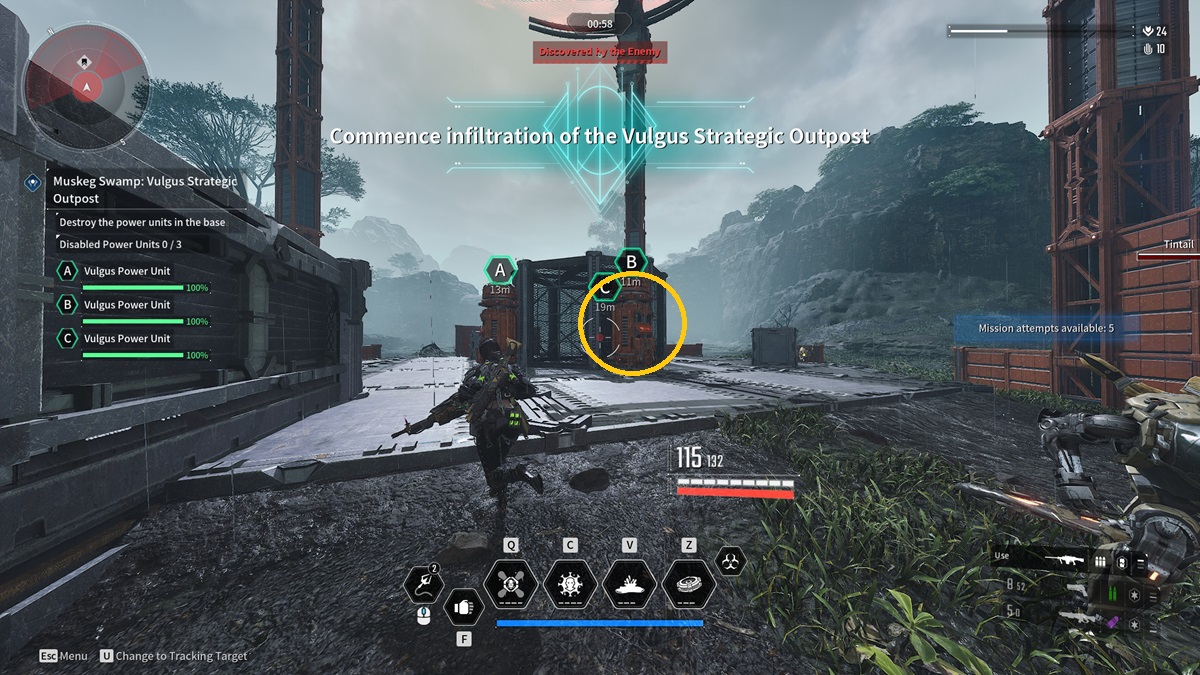1200x675 pixels.
Task: Click the hexagonal C waypoint marker
Action: [x=605, y=288]
